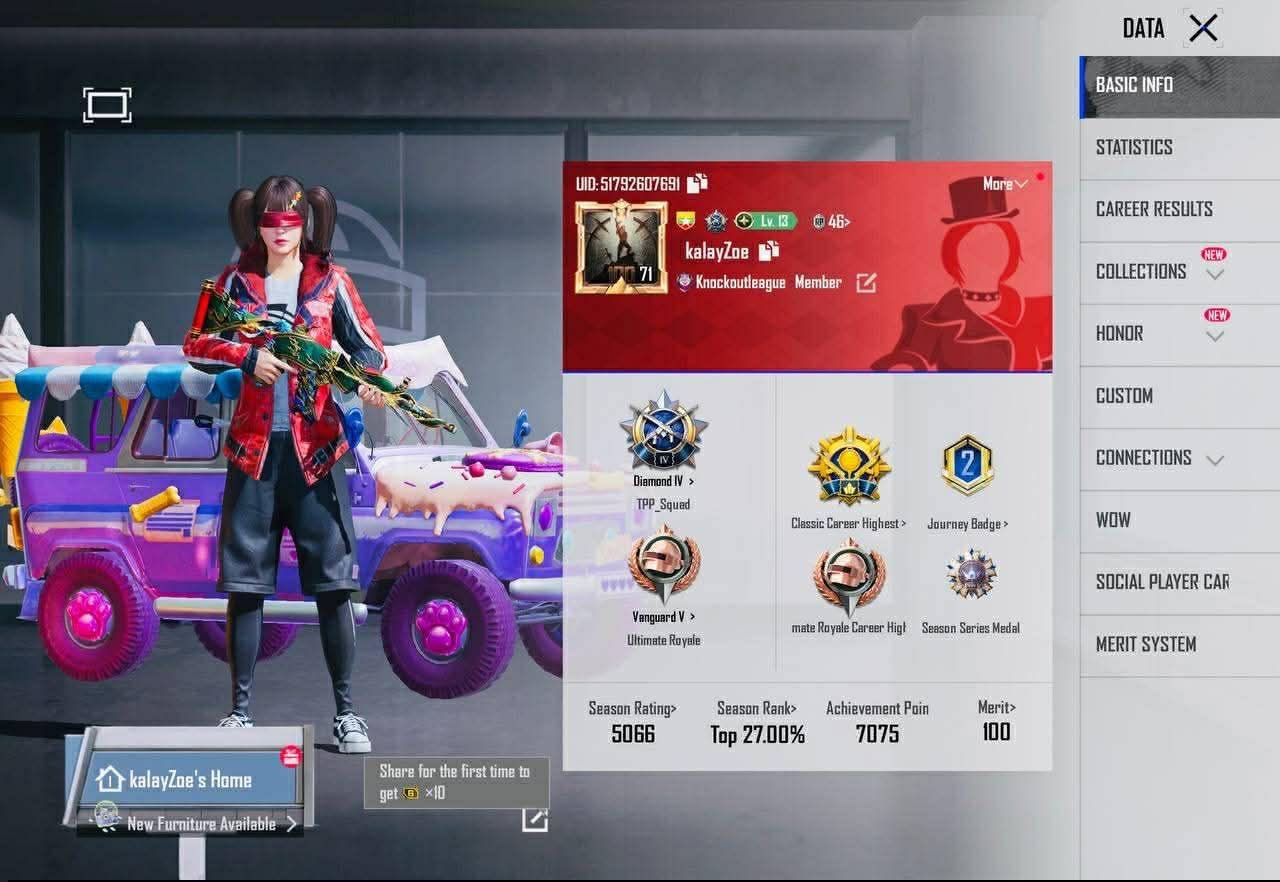This screenshot has width=1280, height=882.
Task: Click the profile avatar frame
Action: 620,247
